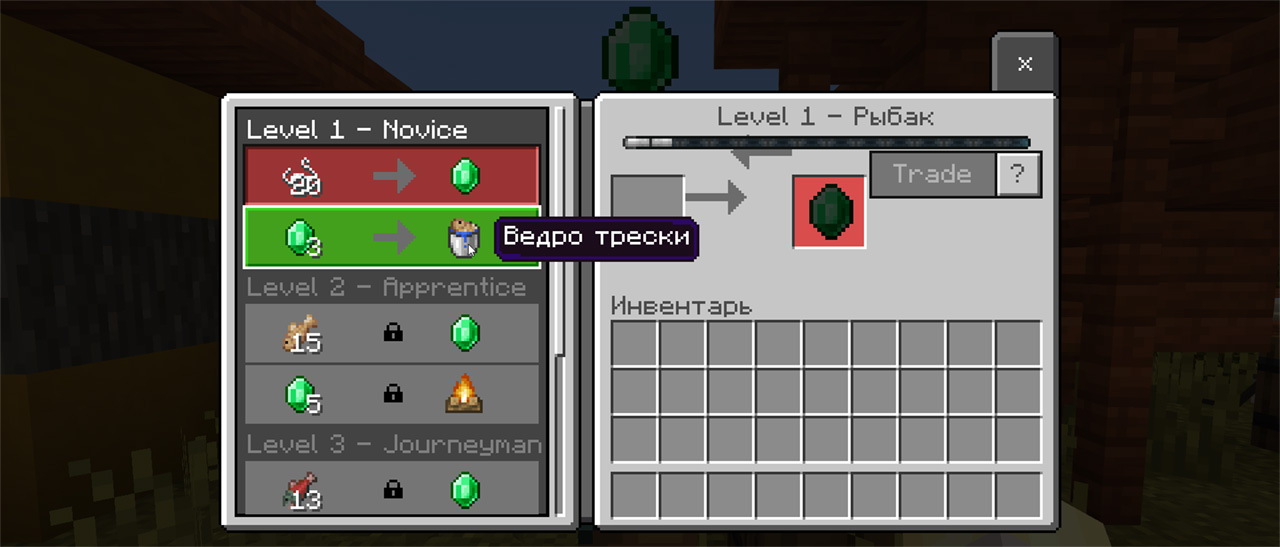Close the villager trading window

1024,64
